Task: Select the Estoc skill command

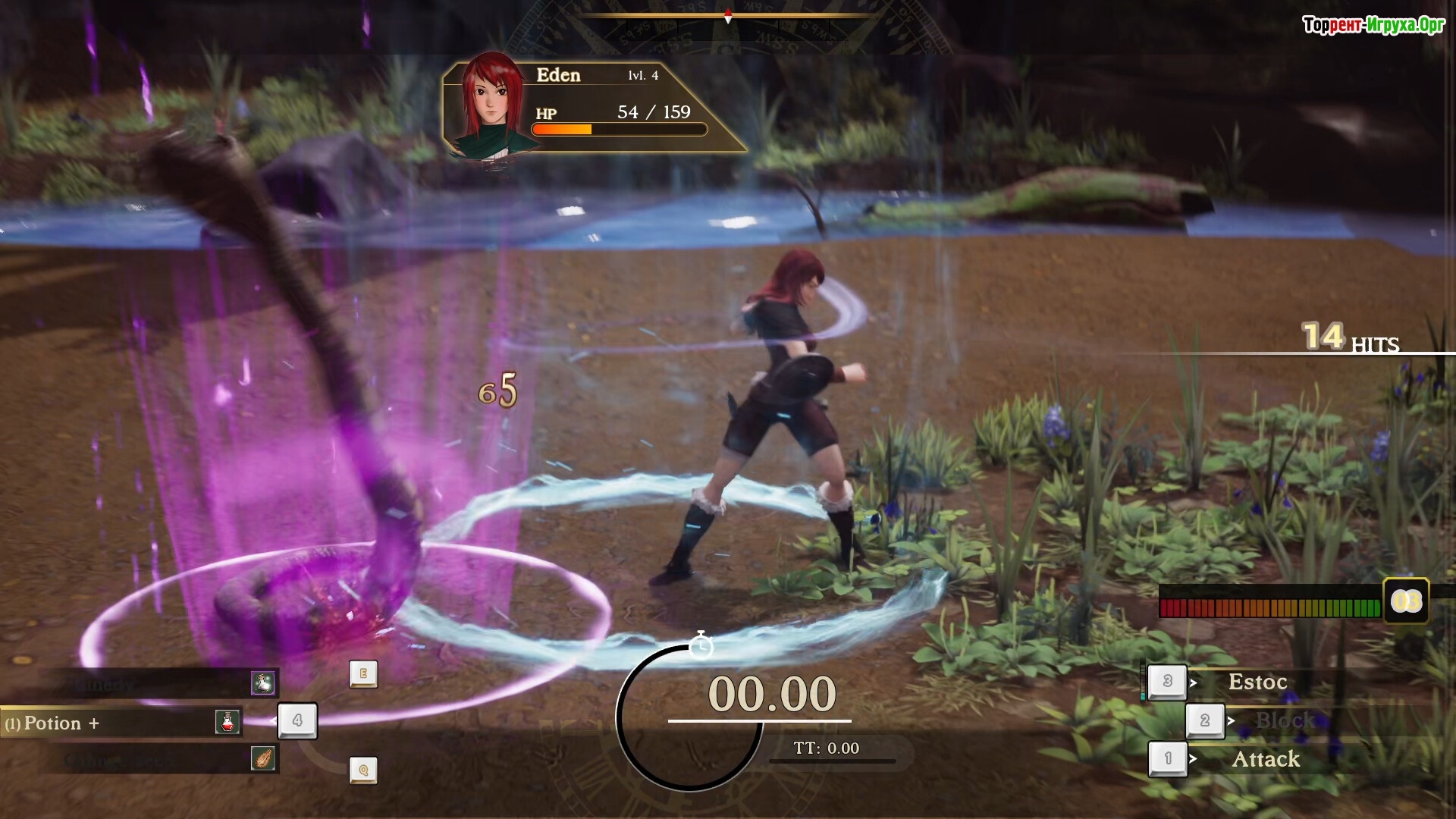Action: 1257,682
